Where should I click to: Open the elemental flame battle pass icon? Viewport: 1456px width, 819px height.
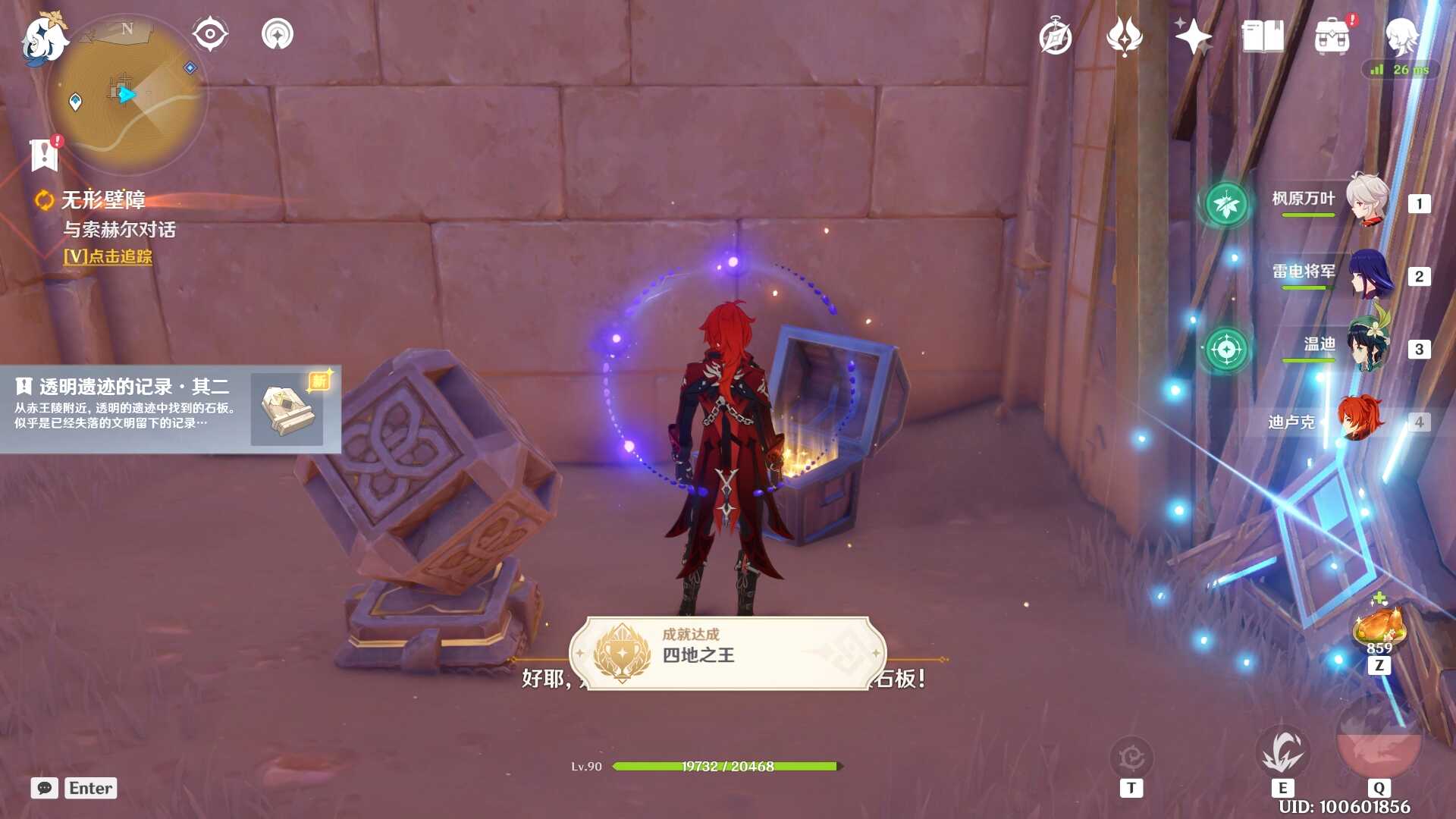pyautogui.click(x=1125, y=36)
